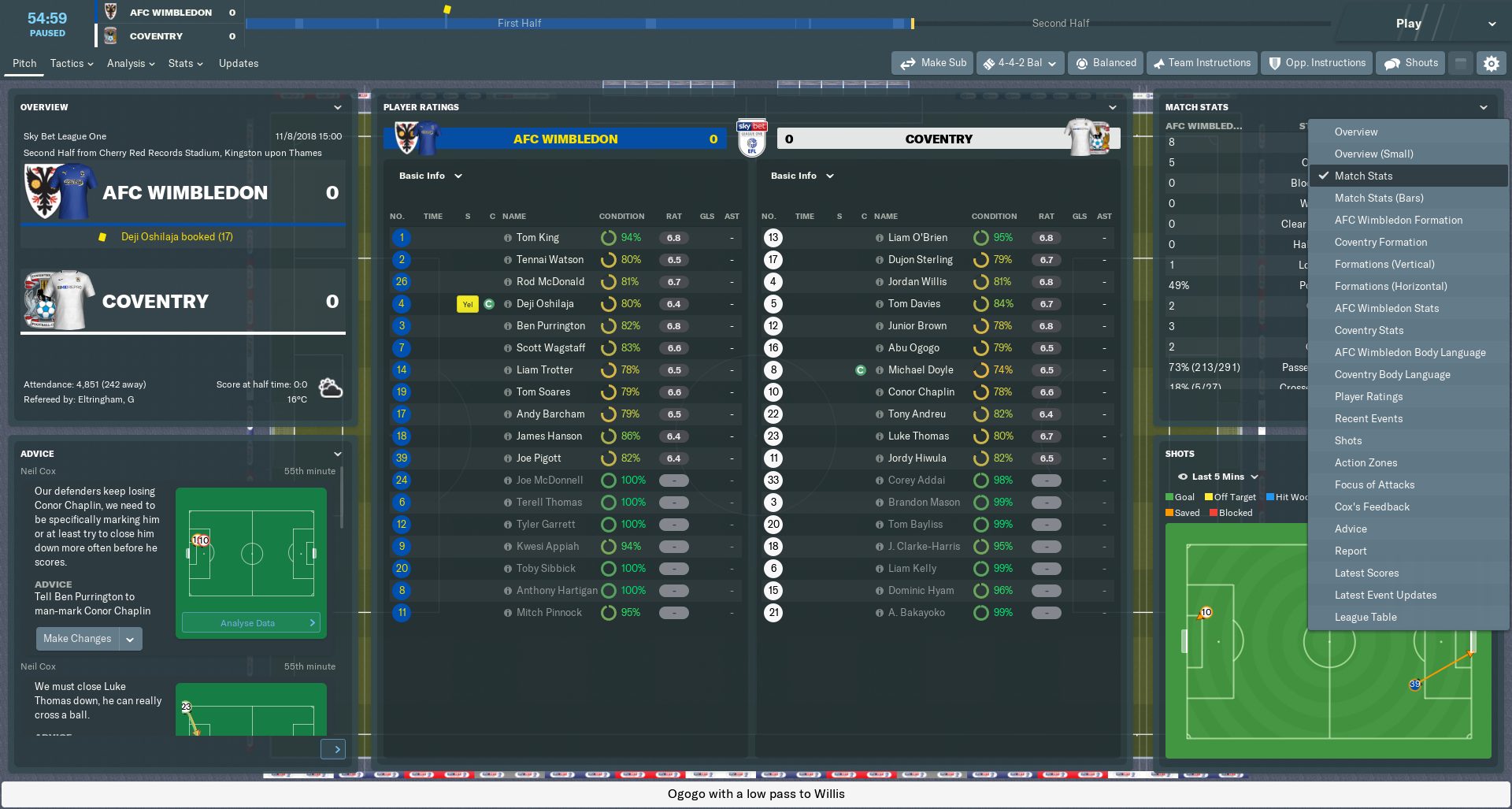Open the 4-4-2 Bal formation dropdown
The height and width of the screenshot is (809, 1512).
point(1020,62)
